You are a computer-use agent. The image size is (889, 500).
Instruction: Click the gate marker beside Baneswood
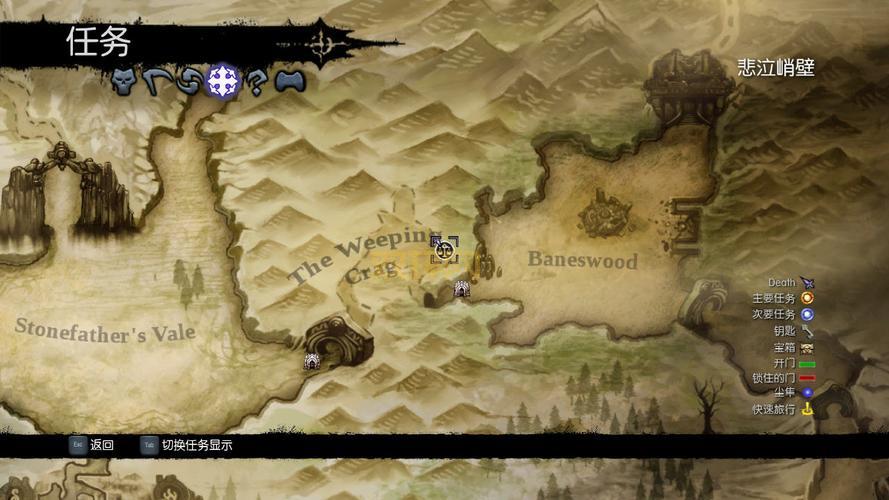(x=462, y=289)
